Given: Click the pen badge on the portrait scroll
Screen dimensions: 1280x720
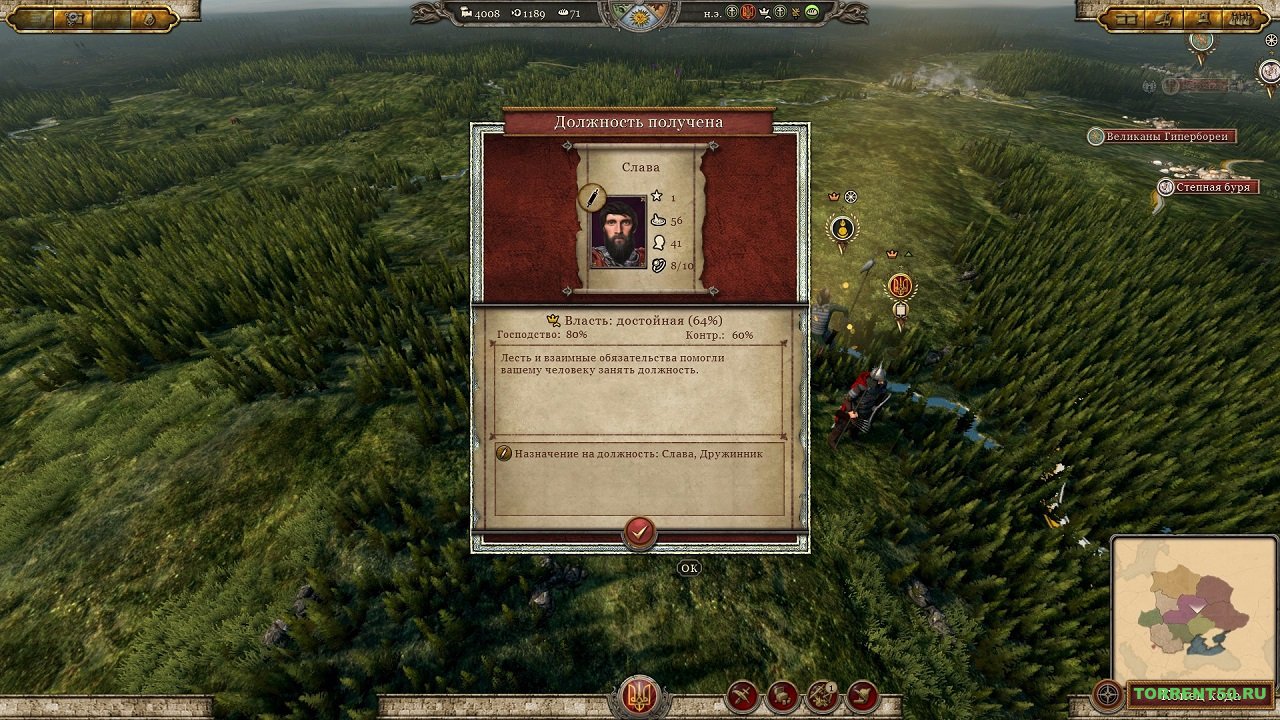Looking at the screenshot, I should (x=591, y=197).
